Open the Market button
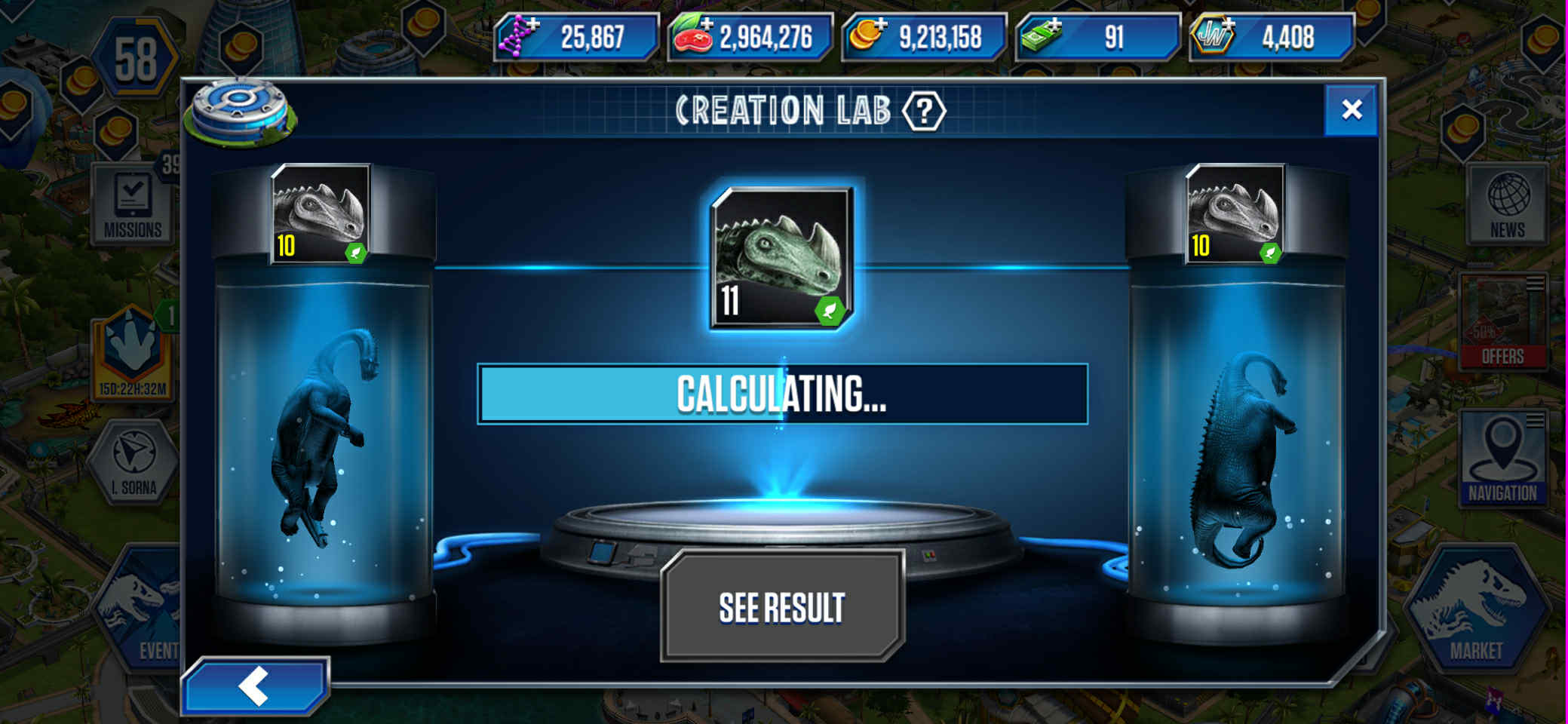 coord(1475,611)
